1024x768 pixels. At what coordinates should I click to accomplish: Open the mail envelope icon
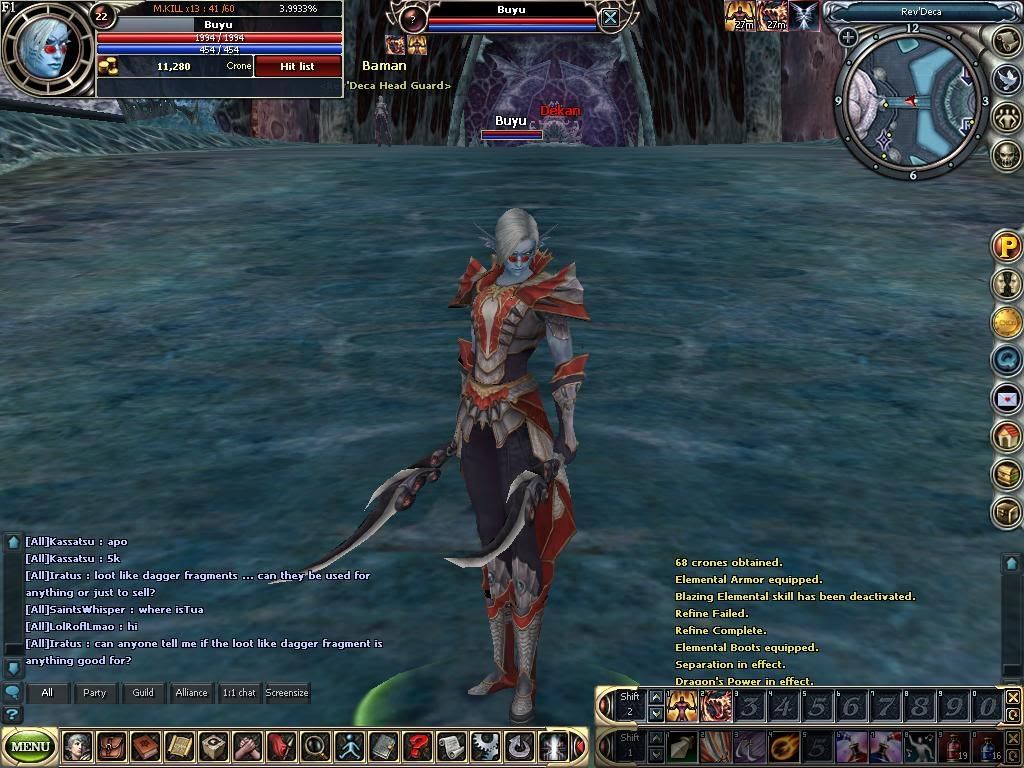coord(1007,398)
